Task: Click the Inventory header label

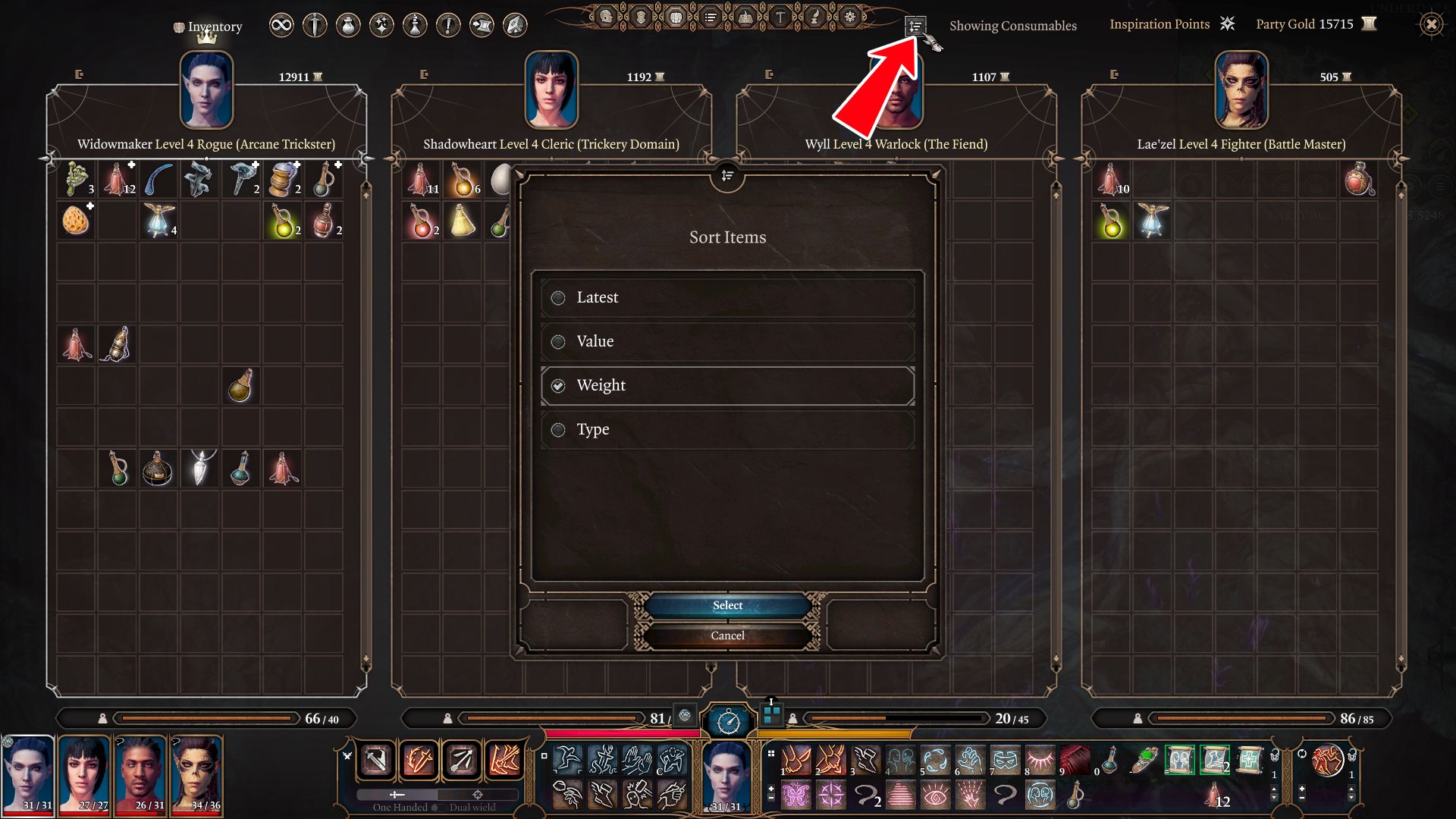Action: coord(215,26)
